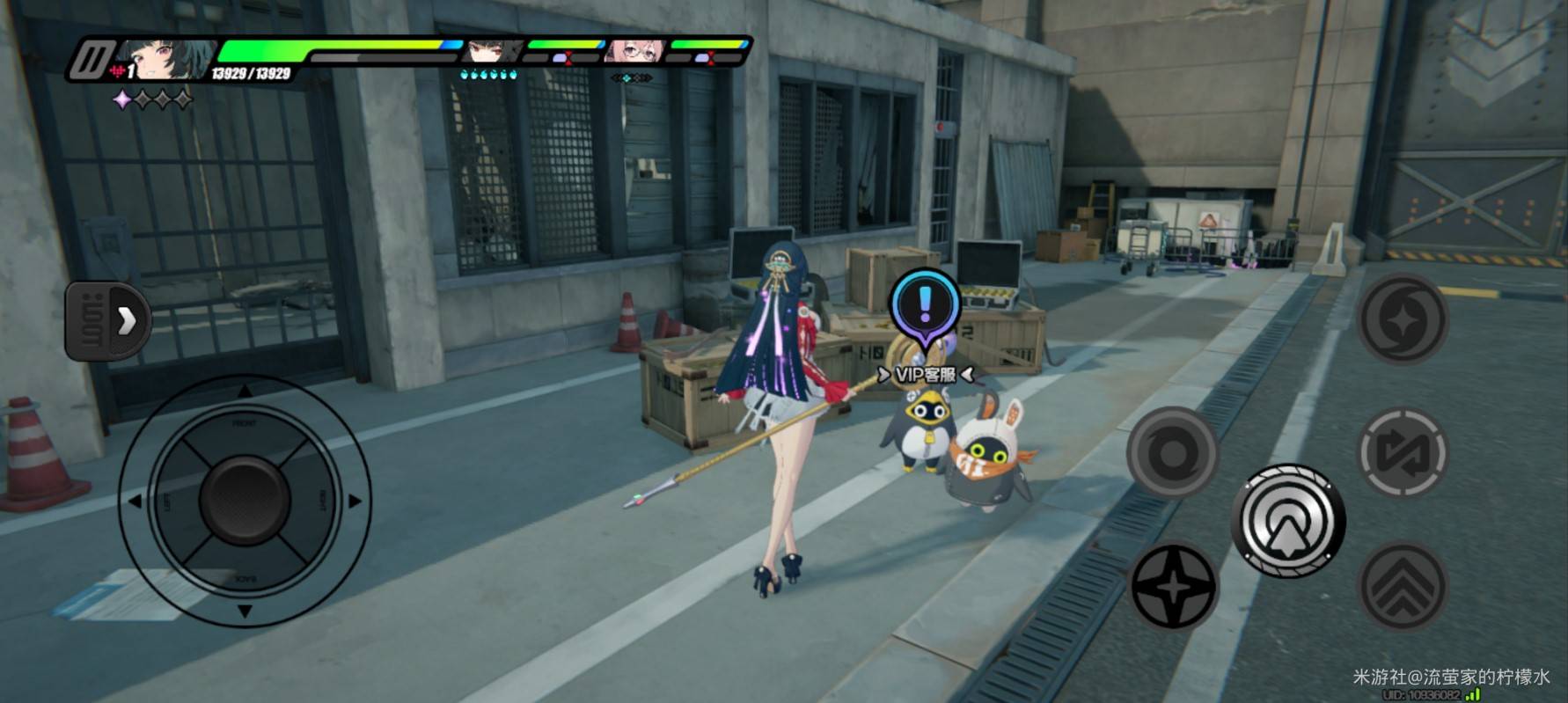Push the joystick's FRONT arrow
This screenshot has width=1568, height=703.
(245, 392)
